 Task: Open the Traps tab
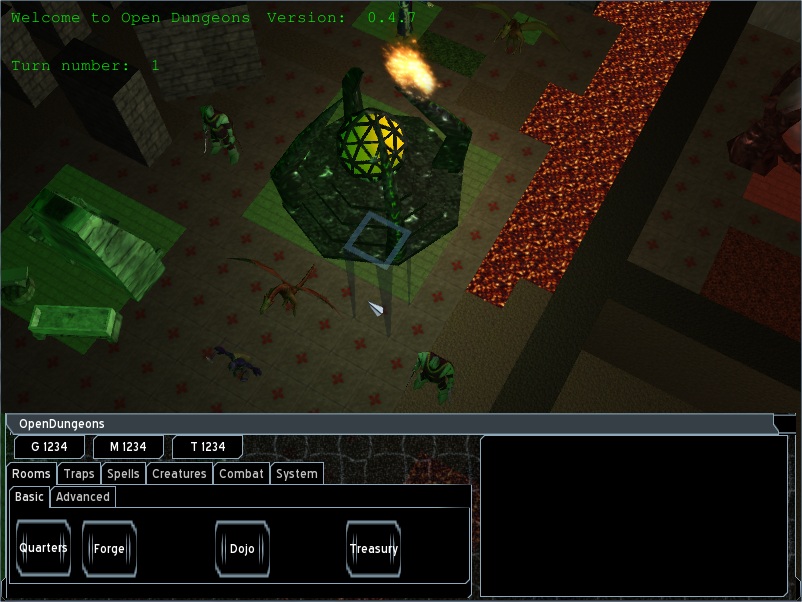(x=79, y=474)
